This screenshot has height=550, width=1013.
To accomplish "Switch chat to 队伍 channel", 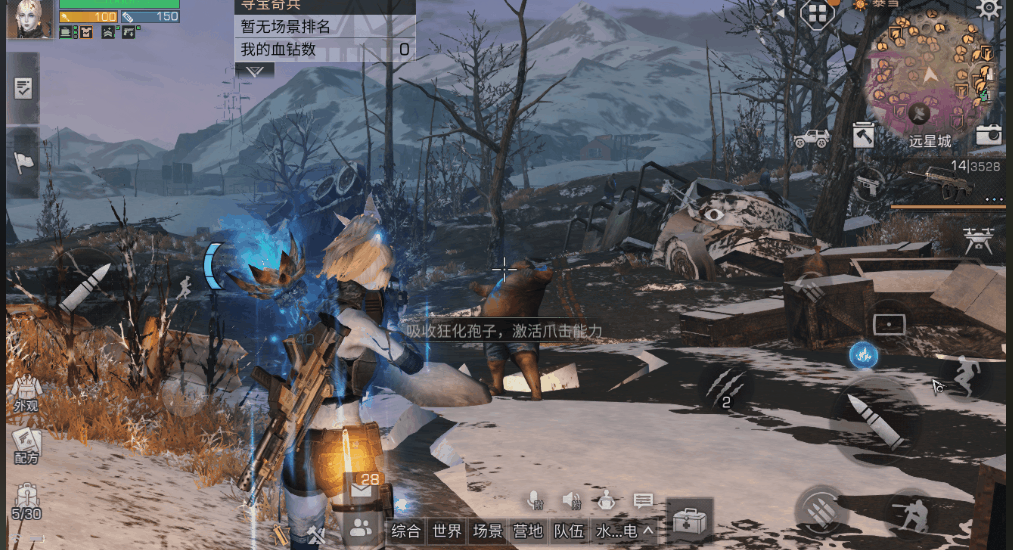I will pos(568,531).
